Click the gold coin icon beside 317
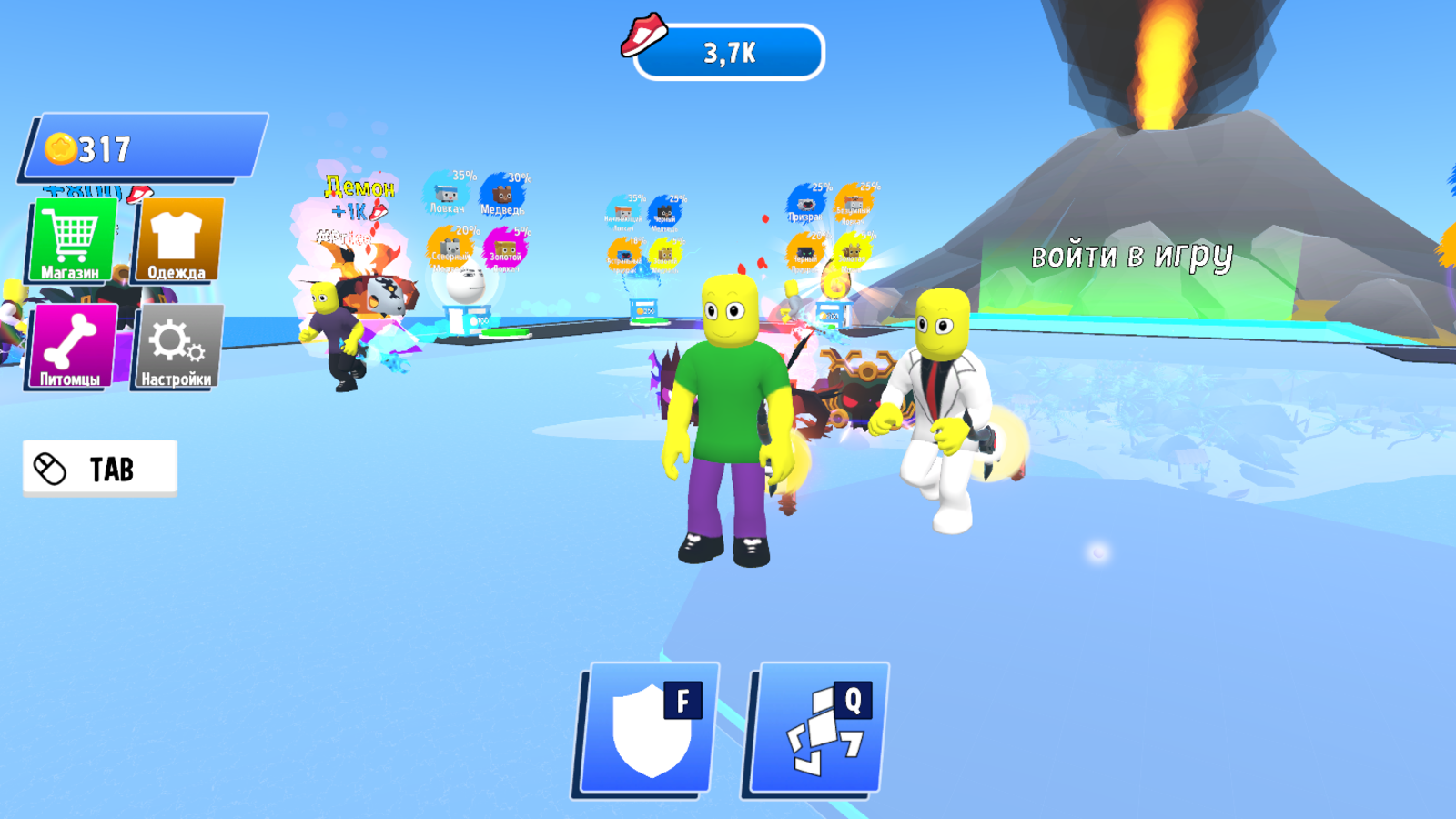The height and width of the screenshot is (819, 1456). click(x=59, y=146)
